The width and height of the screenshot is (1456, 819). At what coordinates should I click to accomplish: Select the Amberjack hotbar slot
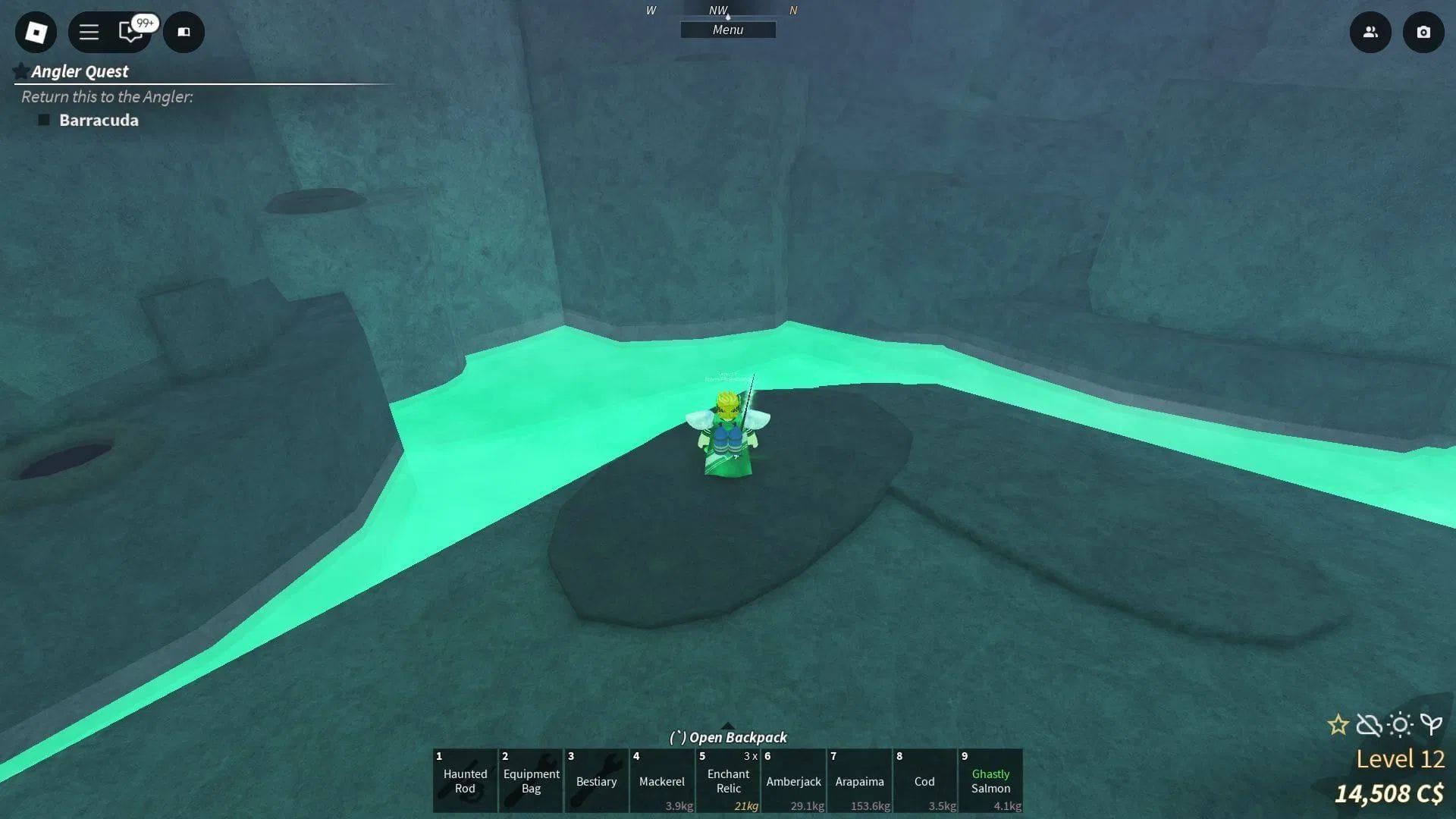tap(793, 780)
